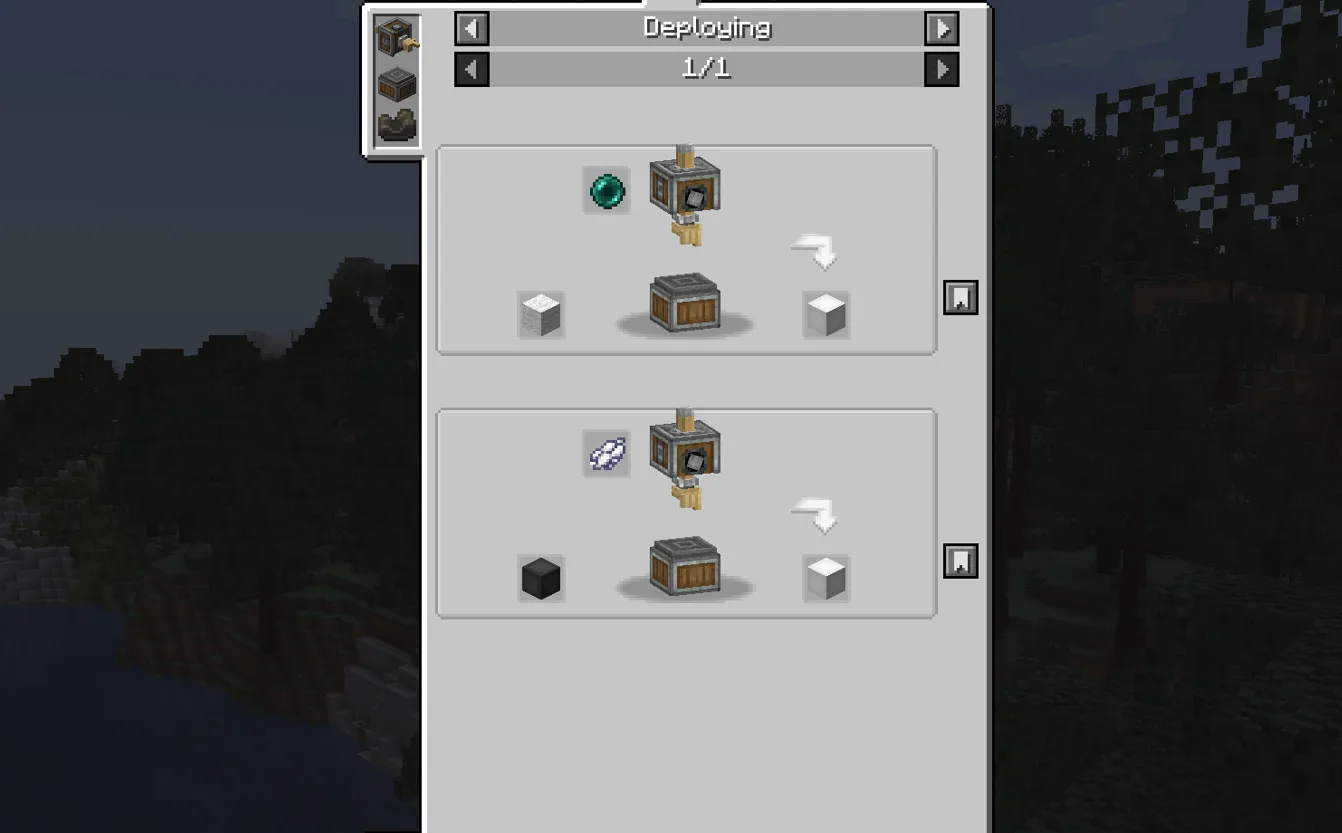
Task: Bookmark the first Deploying recipe
Action: (x=960, y=297)
